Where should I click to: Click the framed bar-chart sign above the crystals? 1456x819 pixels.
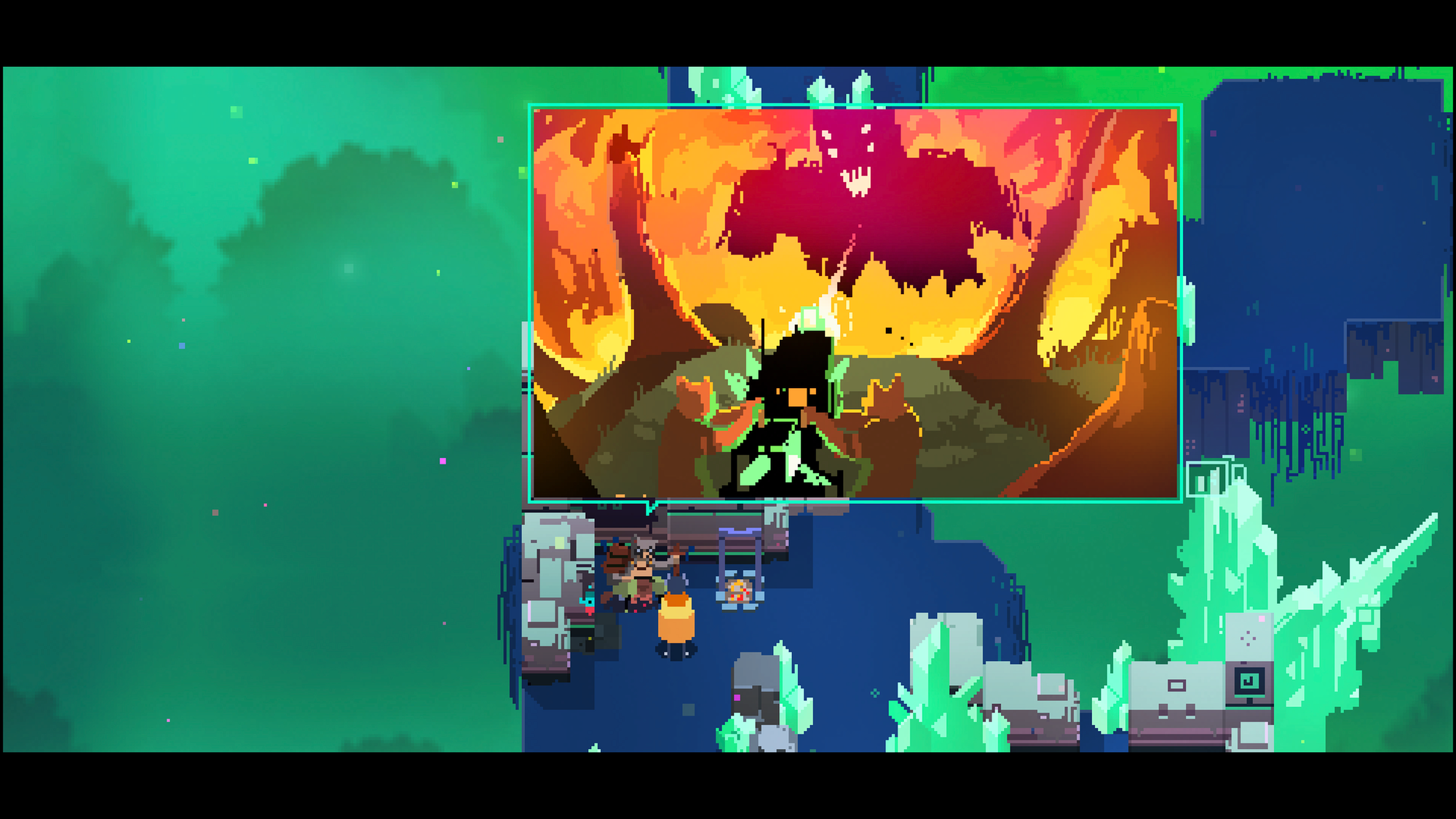tap(1207, 479)
